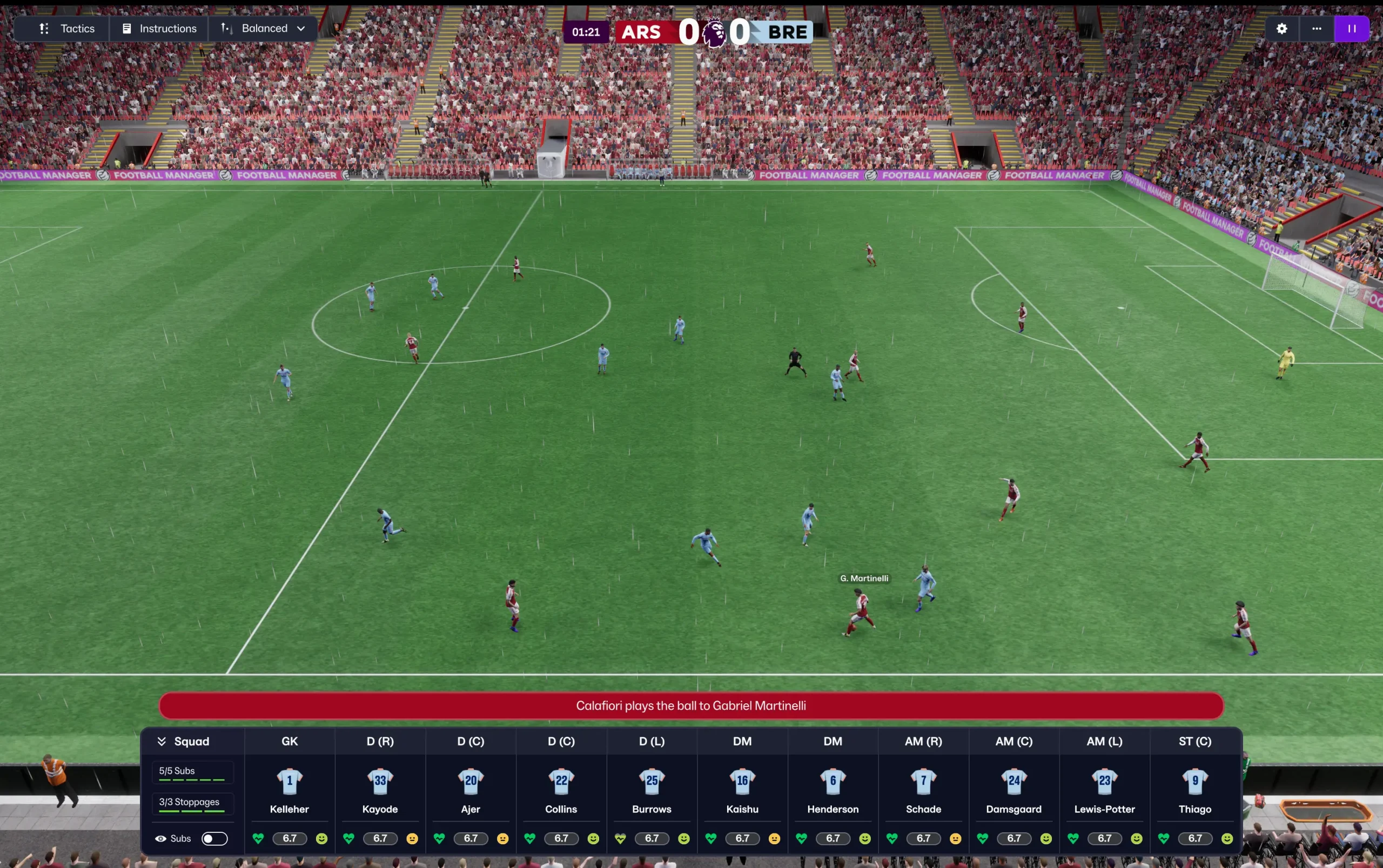1383x868 pixels.
Task: Click Kayode's yellow morale face icon
Action: tap(413, 838)
